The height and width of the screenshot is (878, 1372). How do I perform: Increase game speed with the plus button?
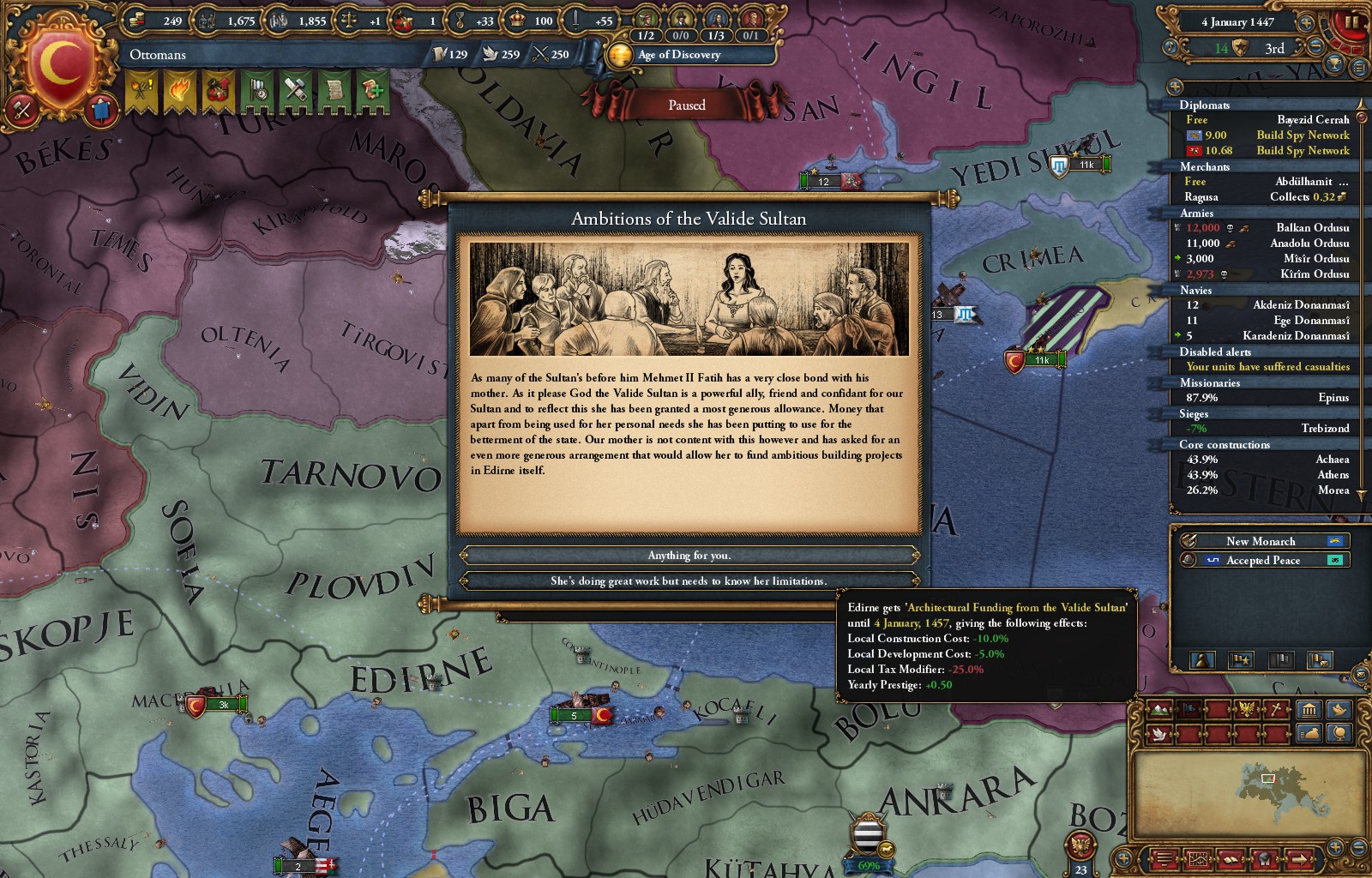(1306, 22)
